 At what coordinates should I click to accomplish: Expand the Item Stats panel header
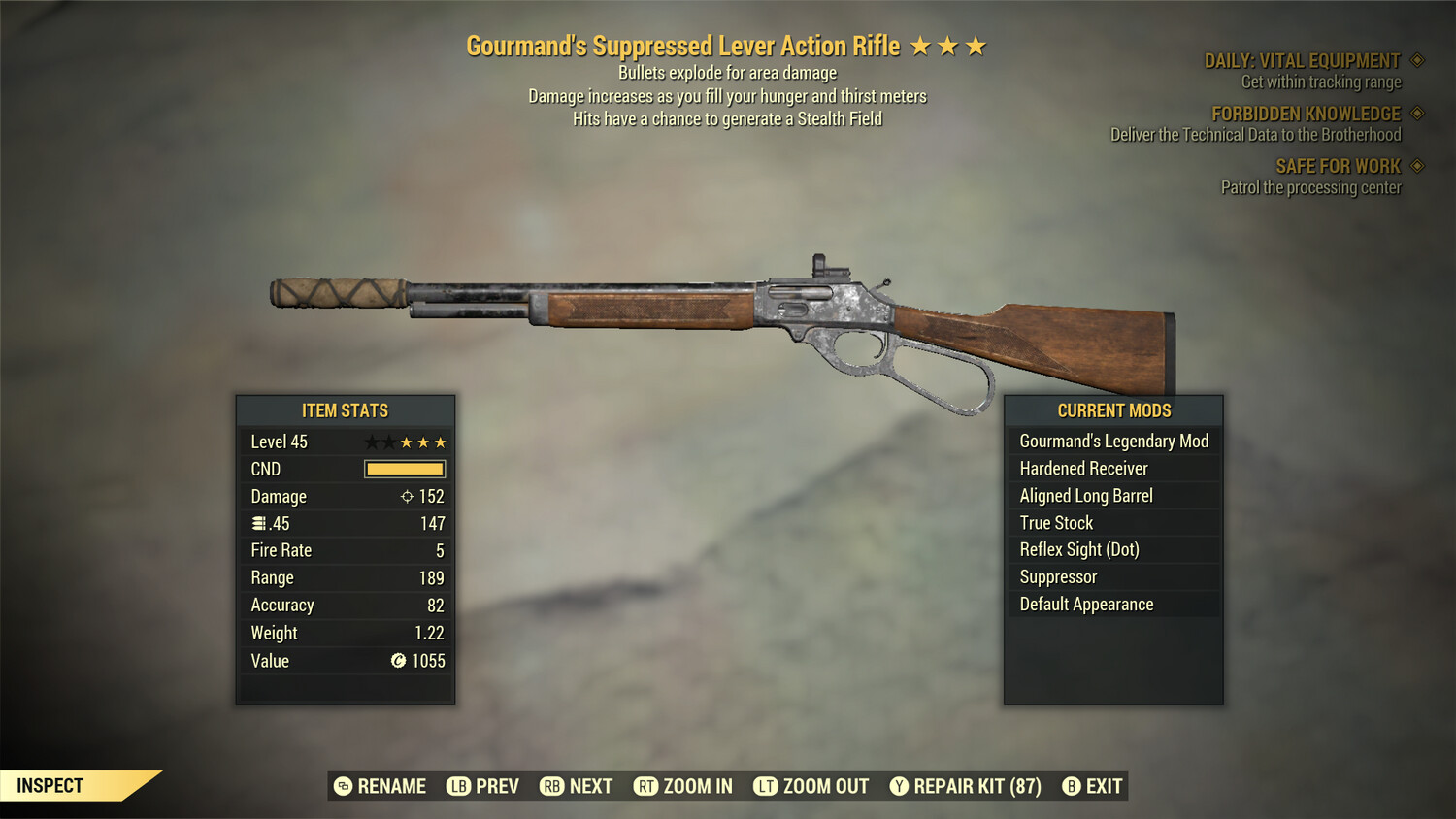pyautogui.click(x=346, y=410)
